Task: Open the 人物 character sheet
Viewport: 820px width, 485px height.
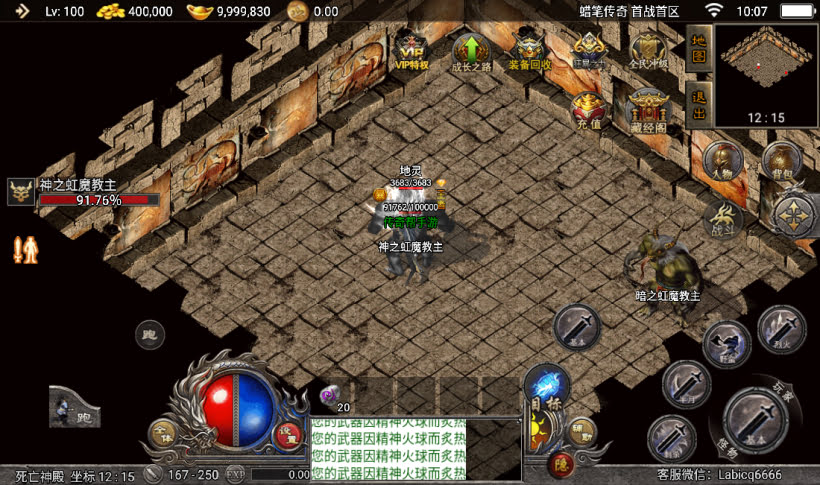Action: pyautogui.click(x=720, y=159)
